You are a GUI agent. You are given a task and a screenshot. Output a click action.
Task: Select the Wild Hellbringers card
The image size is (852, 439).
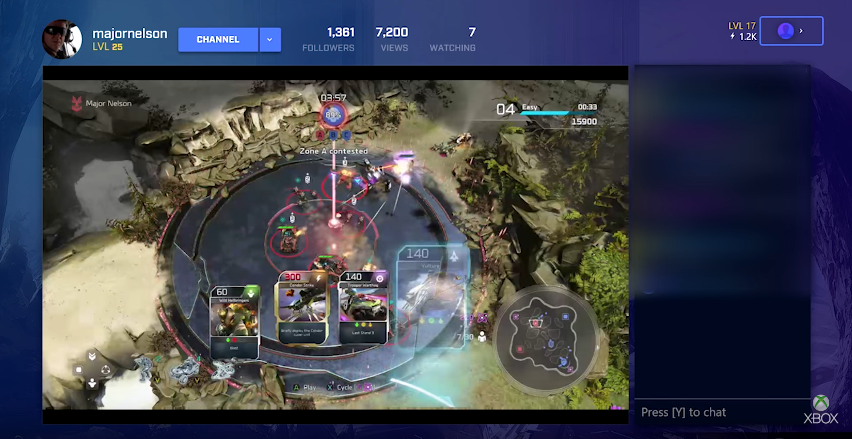235,321
